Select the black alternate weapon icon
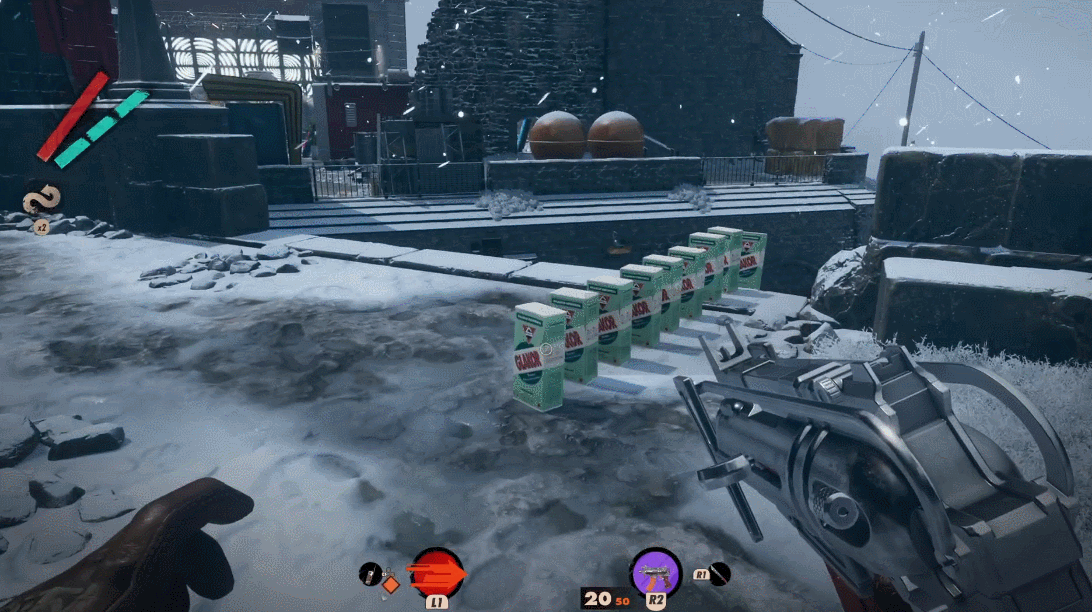 [x=719, y=574]
